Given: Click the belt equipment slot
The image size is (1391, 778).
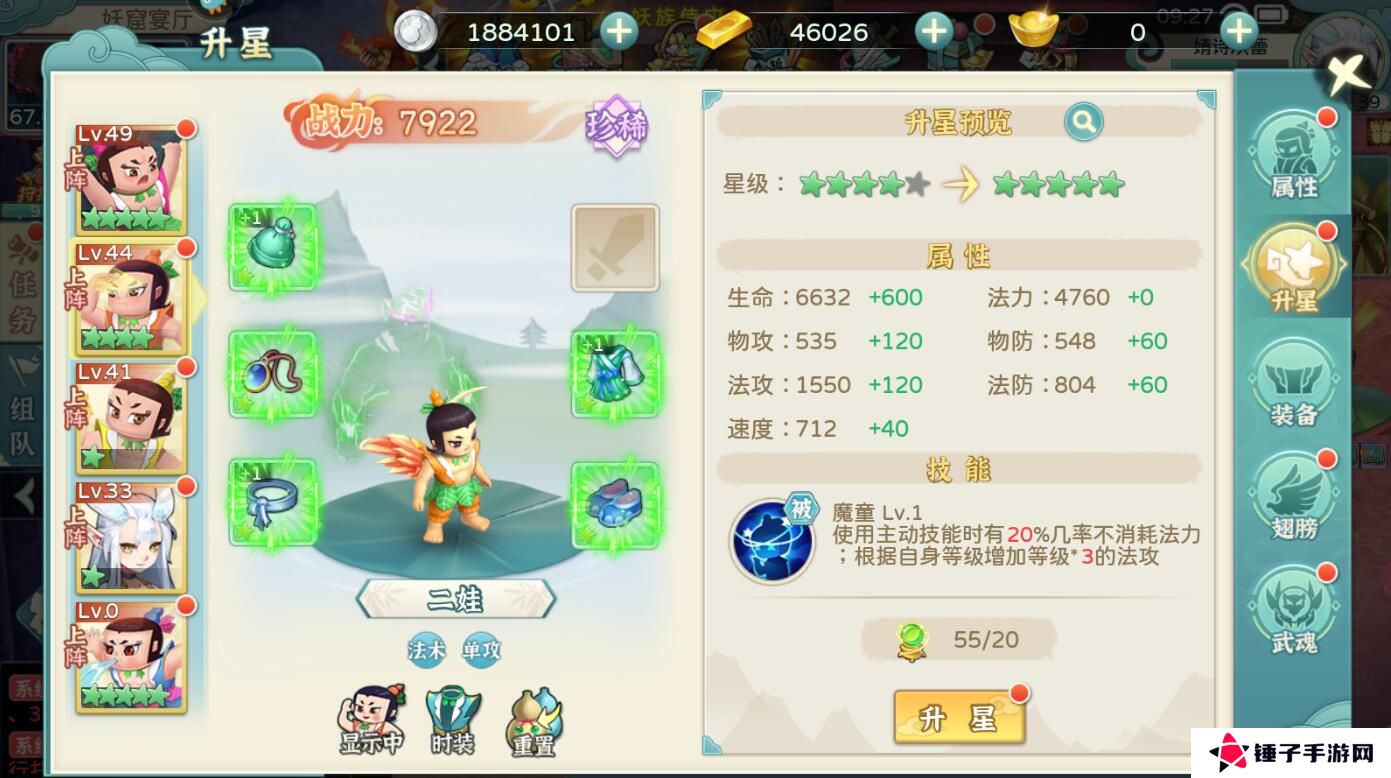Looking at the screenshot, I should [273, 502].
